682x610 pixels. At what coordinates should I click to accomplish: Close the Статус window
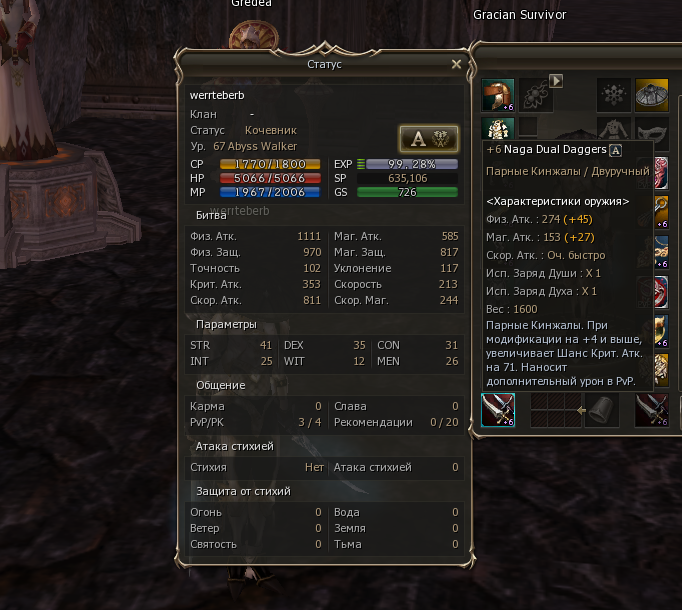(x=456, y=64)
